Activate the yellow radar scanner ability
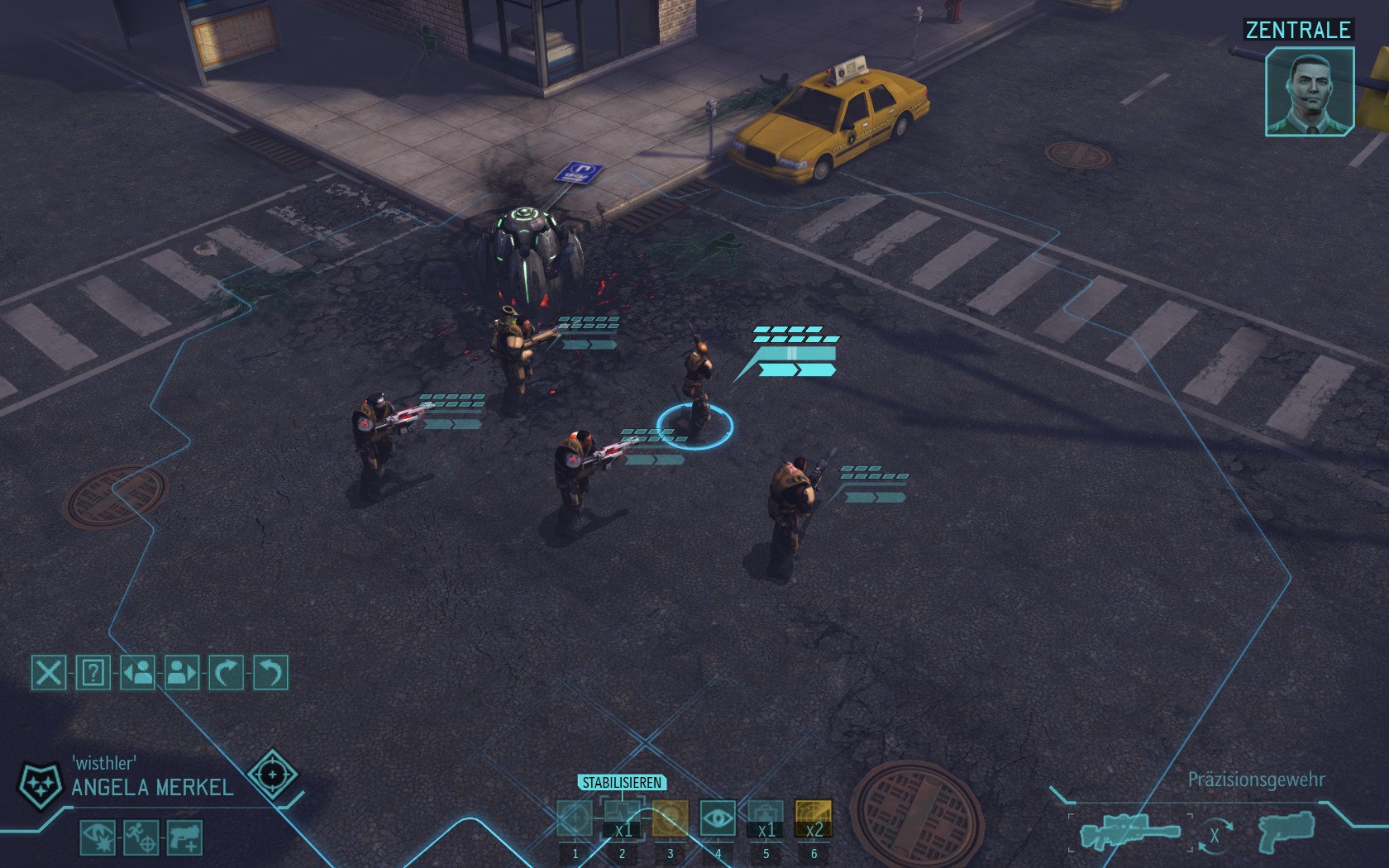 [x=814, y=819]
